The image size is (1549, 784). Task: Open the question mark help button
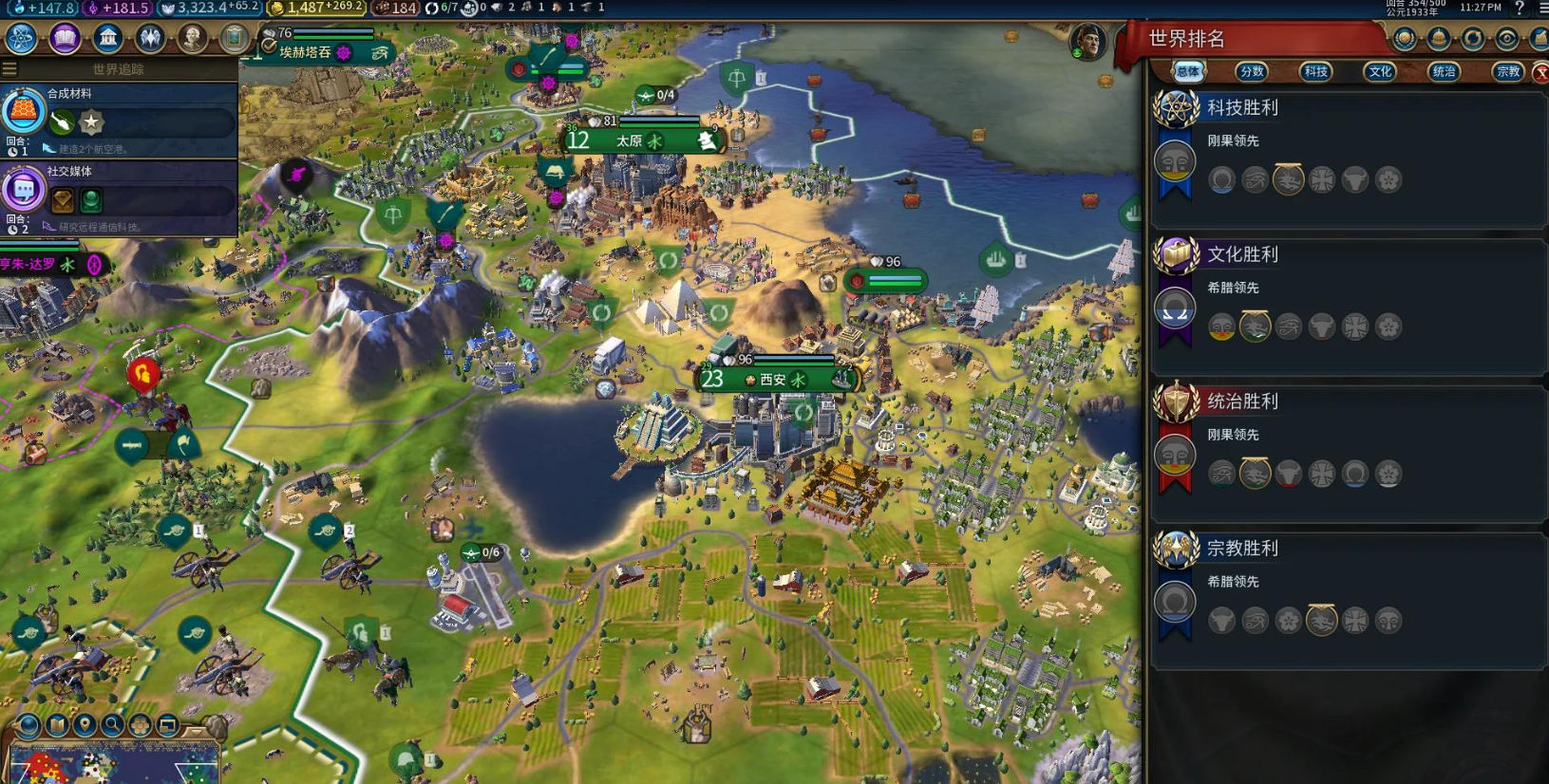point(1519,8)
